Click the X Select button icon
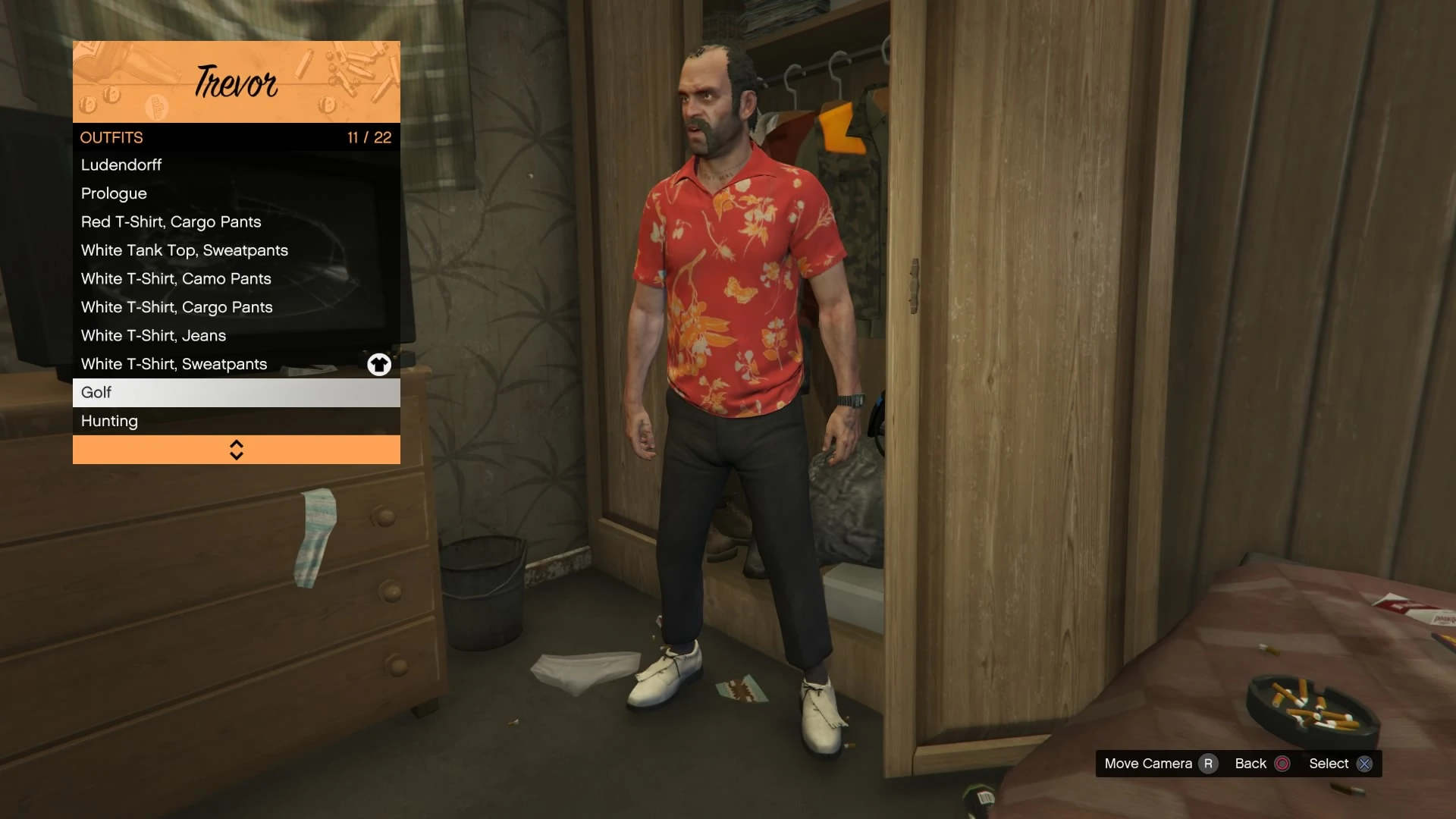 click(x=1364, y=764)
